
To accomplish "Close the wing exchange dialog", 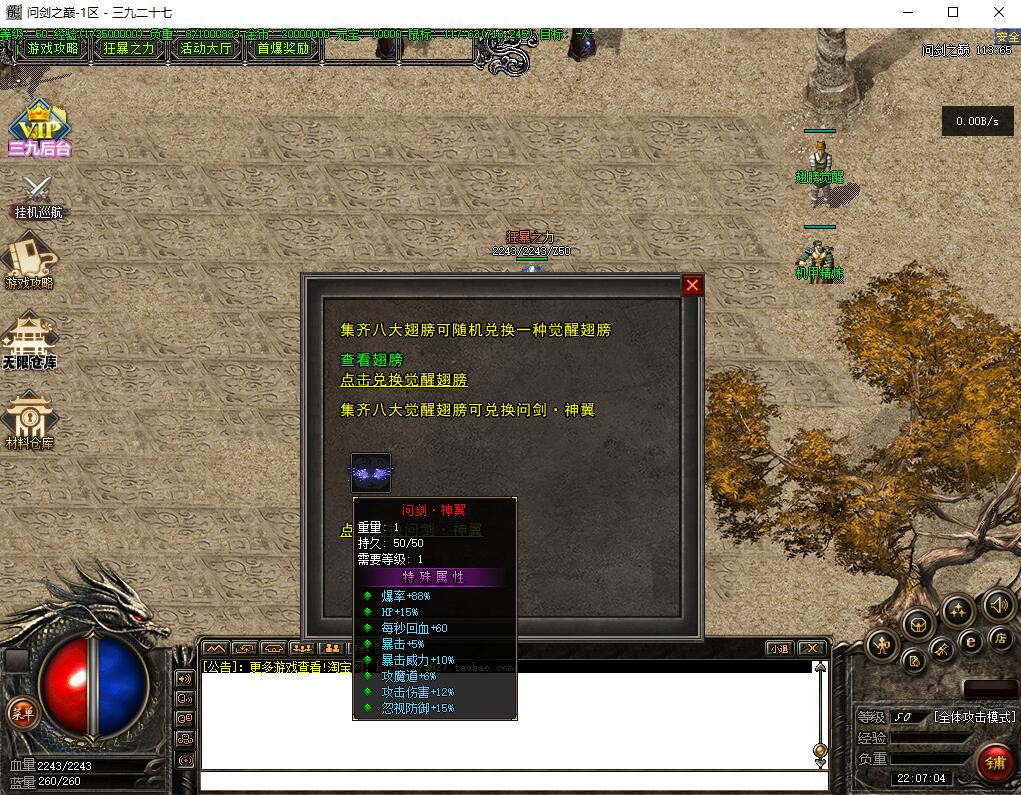I will (692, 286).
